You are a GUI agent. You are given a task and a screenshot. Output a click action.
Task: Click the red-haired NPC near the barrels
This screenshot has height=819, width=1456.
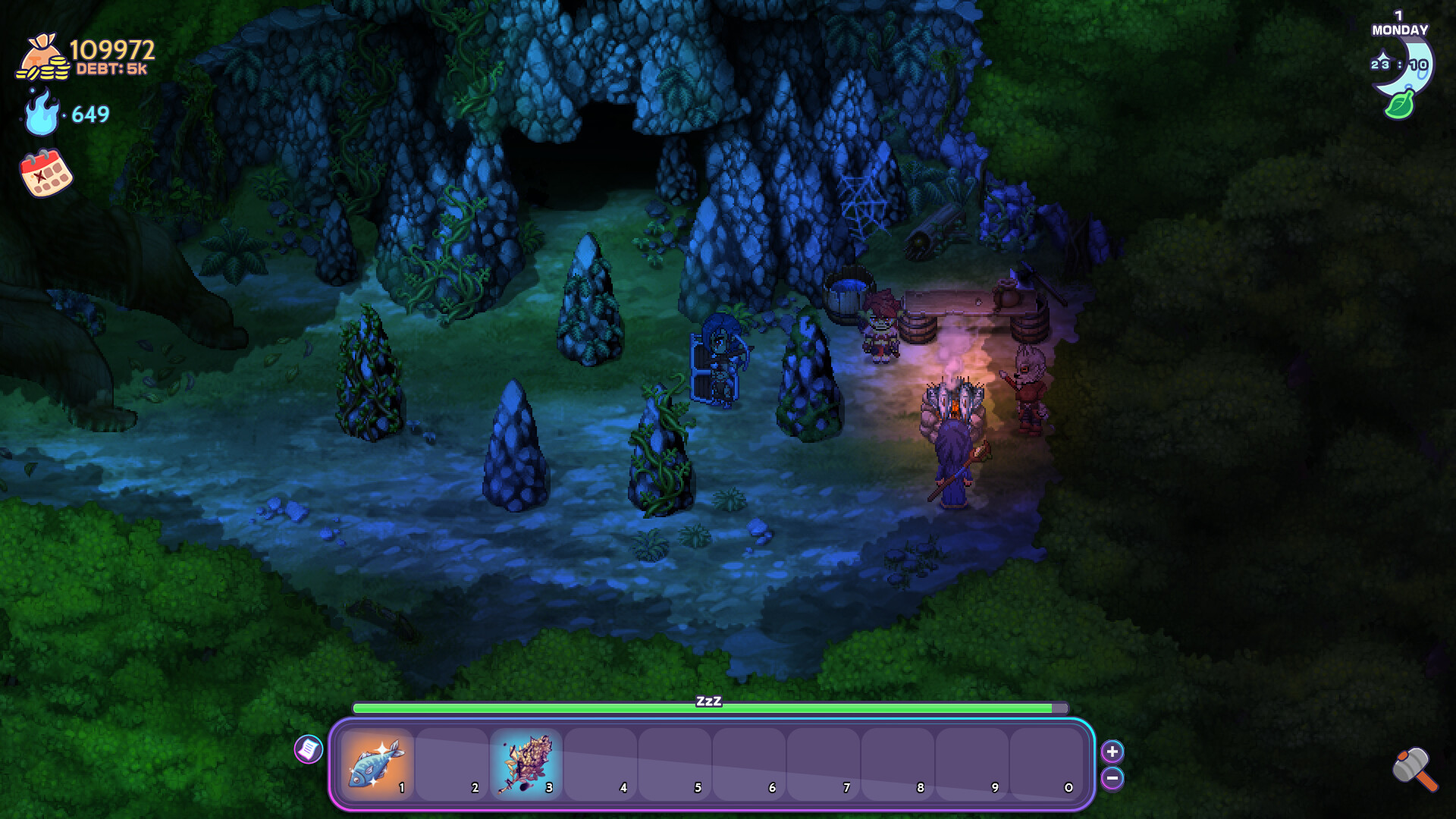point(882,326)
